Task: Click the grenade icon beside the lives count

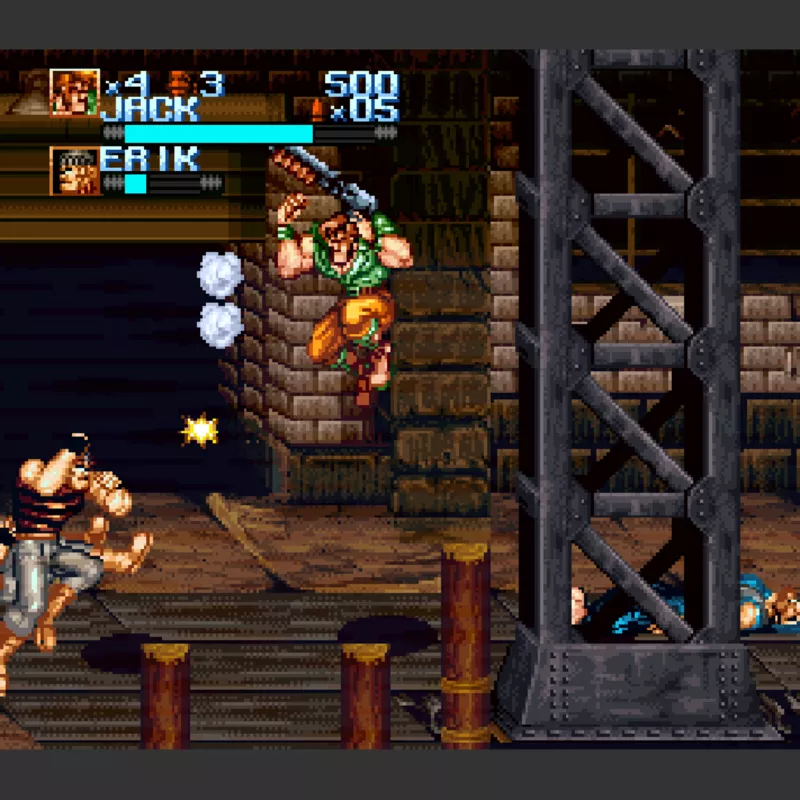Action: pyautogui.click(x=181, y=84)
